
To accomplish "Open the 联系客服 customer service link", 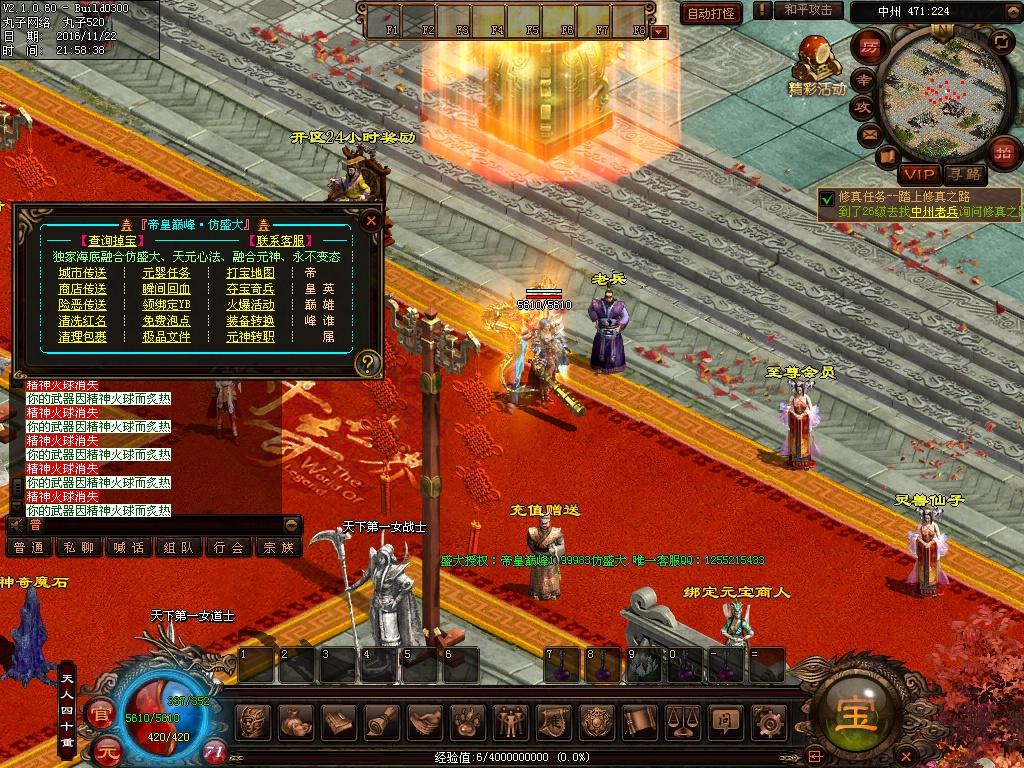I will (280, 240).
